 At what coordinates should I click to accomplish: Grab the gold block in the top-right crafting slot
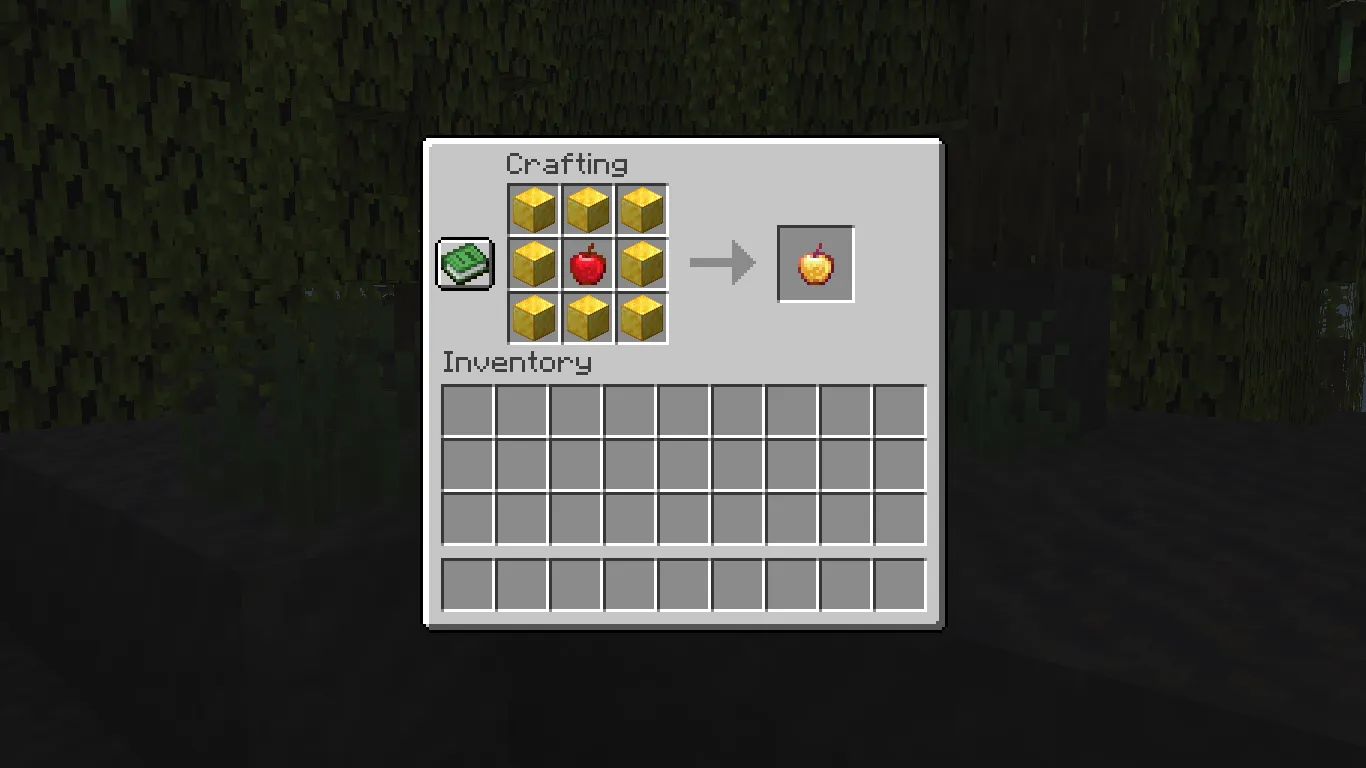click(x=641, y=210)
